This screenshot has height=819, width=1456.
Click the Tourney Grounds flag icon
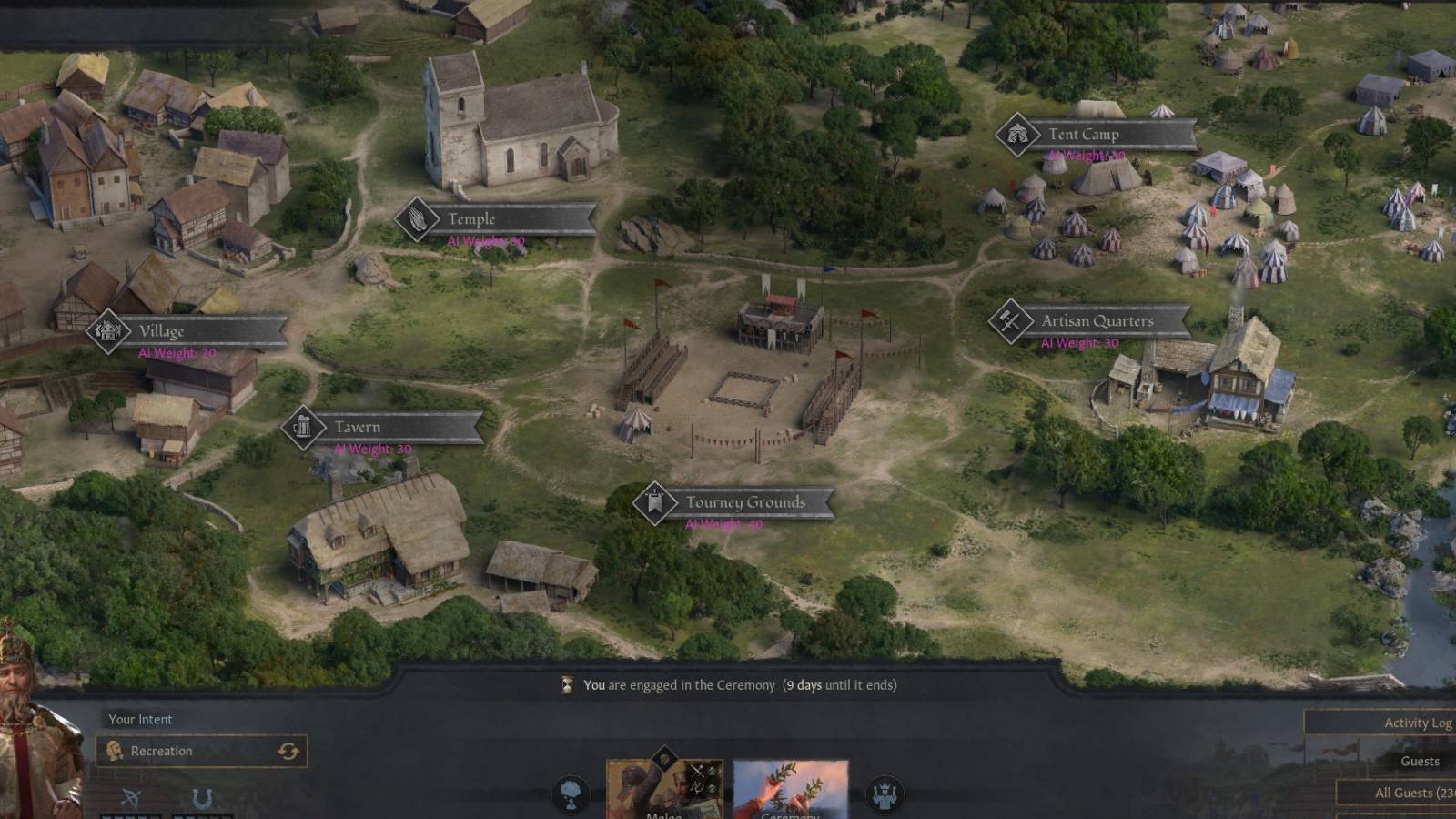pyautogui.click(x=653, y=501)
